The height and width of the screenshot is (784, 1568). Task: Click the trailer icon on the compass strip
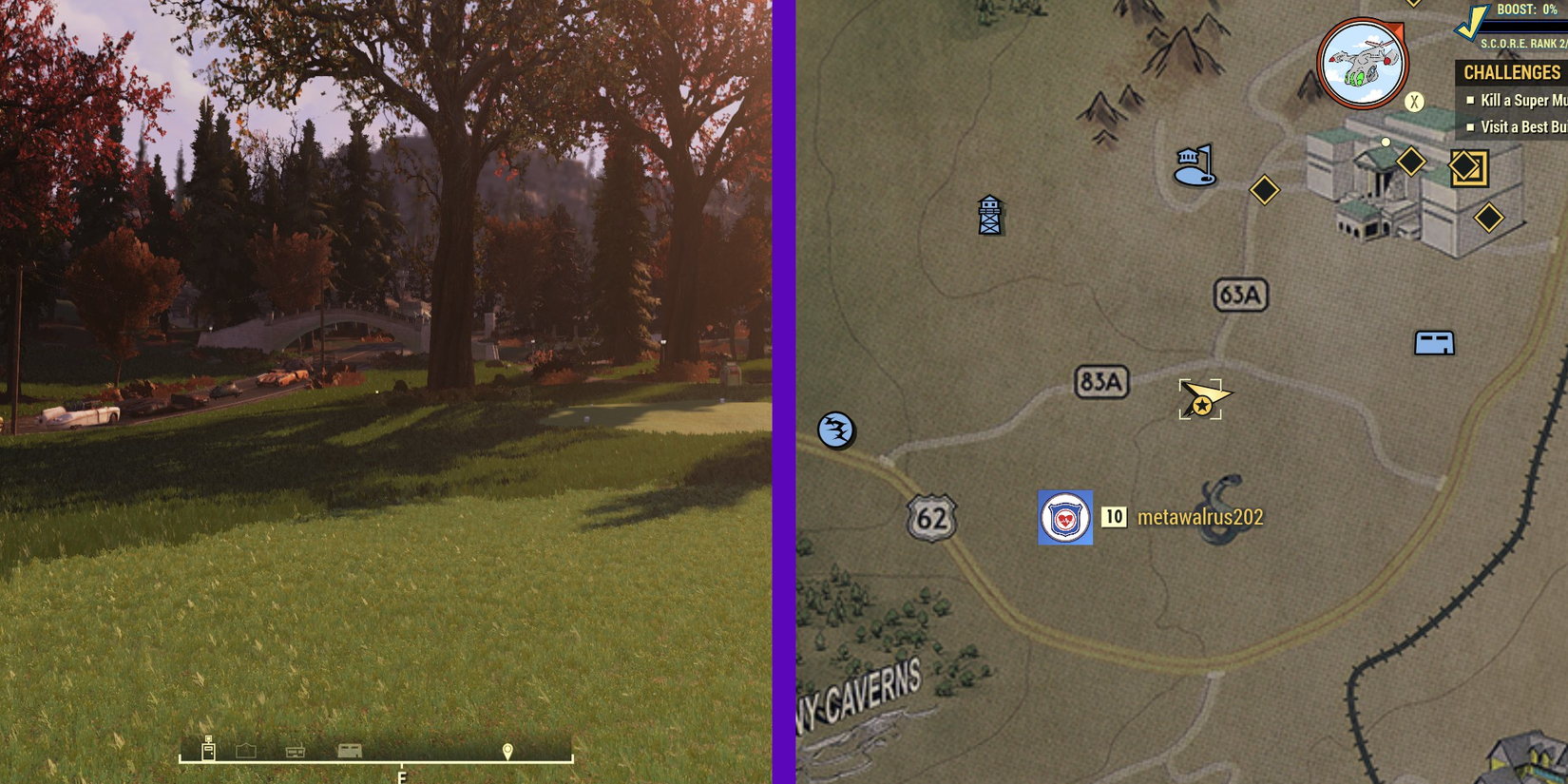(x=348, y=751)
